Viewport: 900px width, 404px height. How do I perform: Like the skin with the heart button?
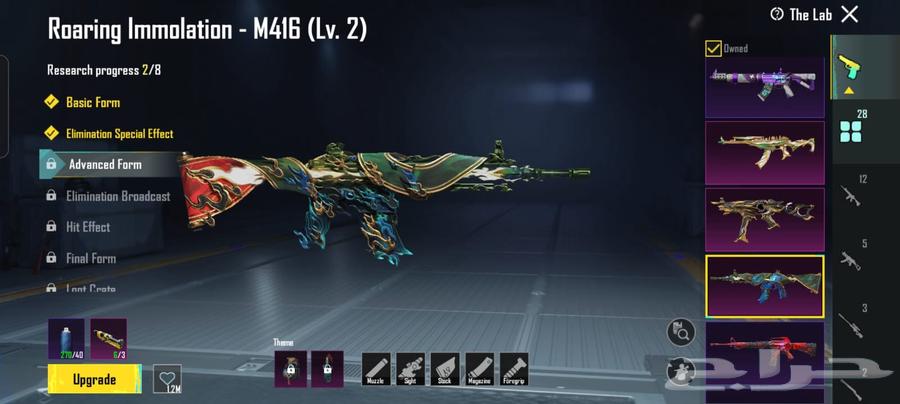tap(167, 380)
